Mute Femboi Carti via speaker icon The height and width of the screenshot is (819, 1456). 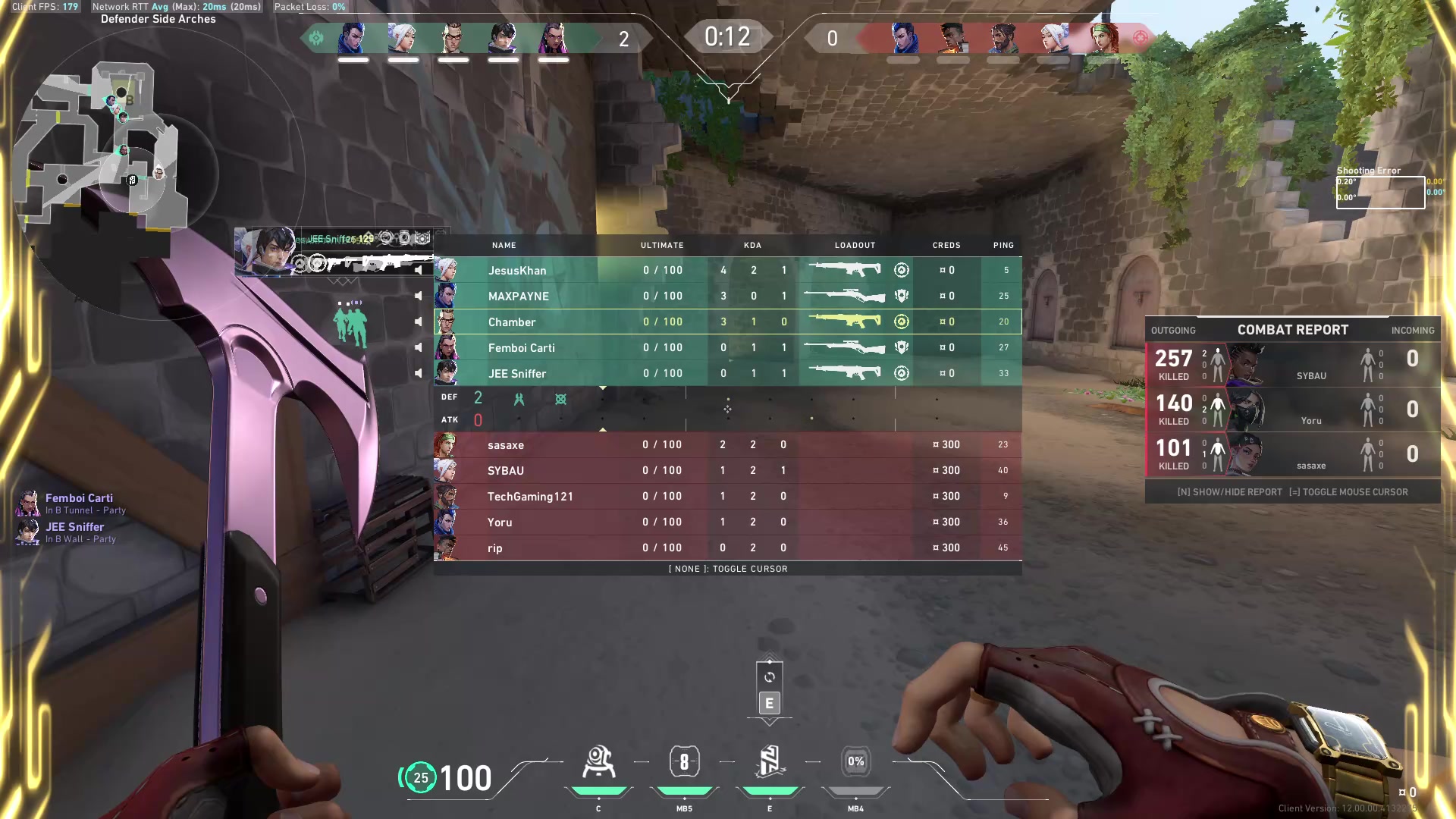tap(418, 347)
